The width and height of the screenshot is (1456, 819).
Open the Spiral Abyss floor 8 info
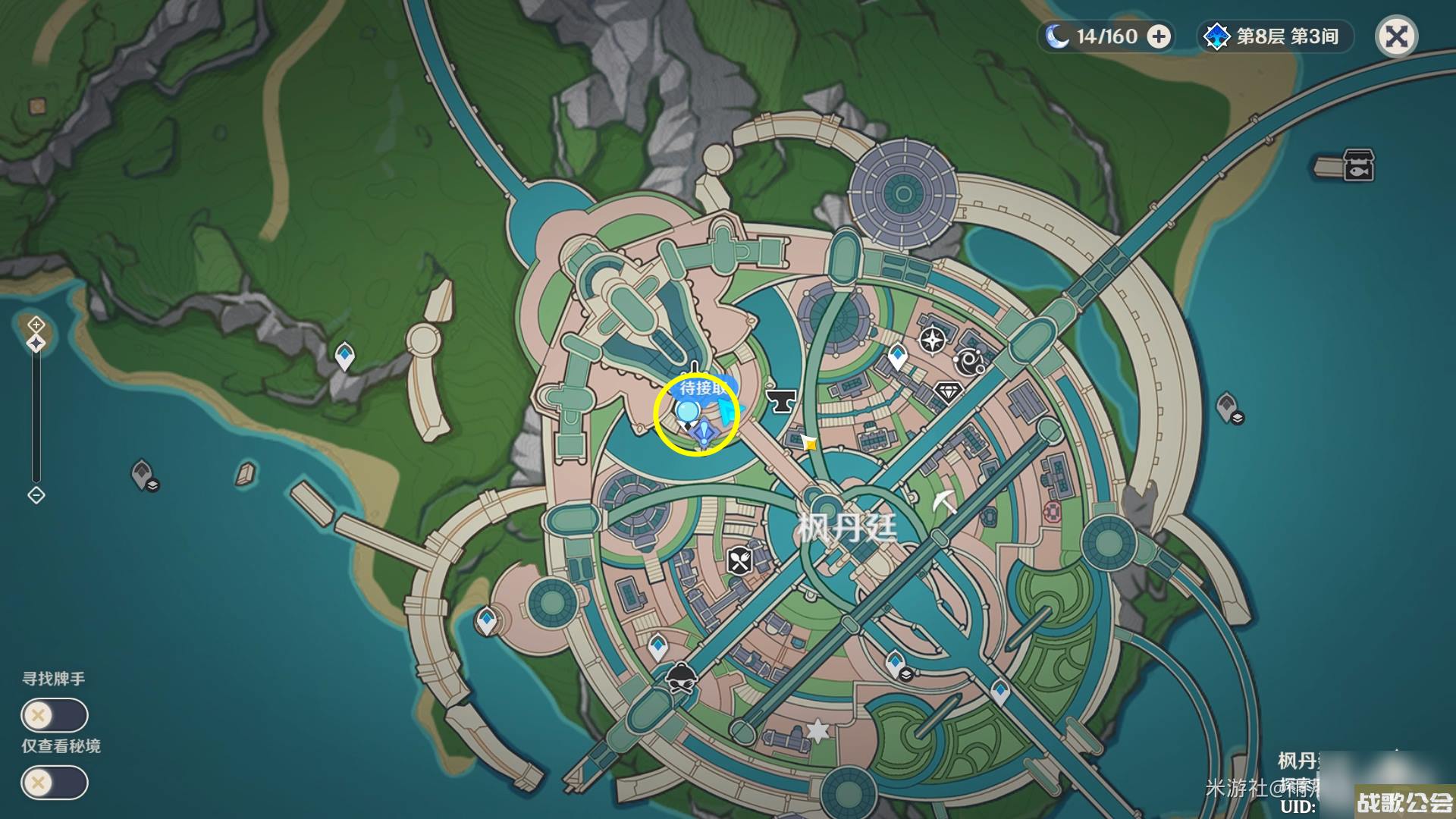1276,36
